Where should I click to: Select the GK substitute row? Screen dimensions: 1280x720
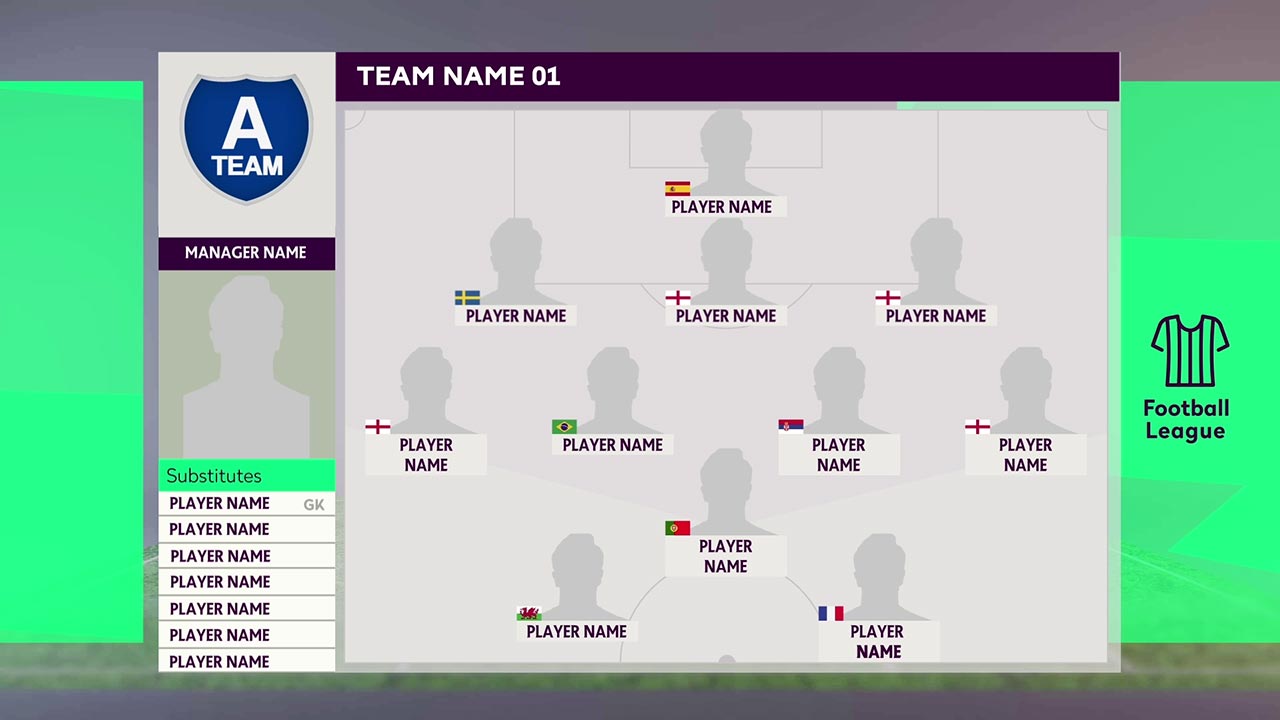click(x=246, y=503)
